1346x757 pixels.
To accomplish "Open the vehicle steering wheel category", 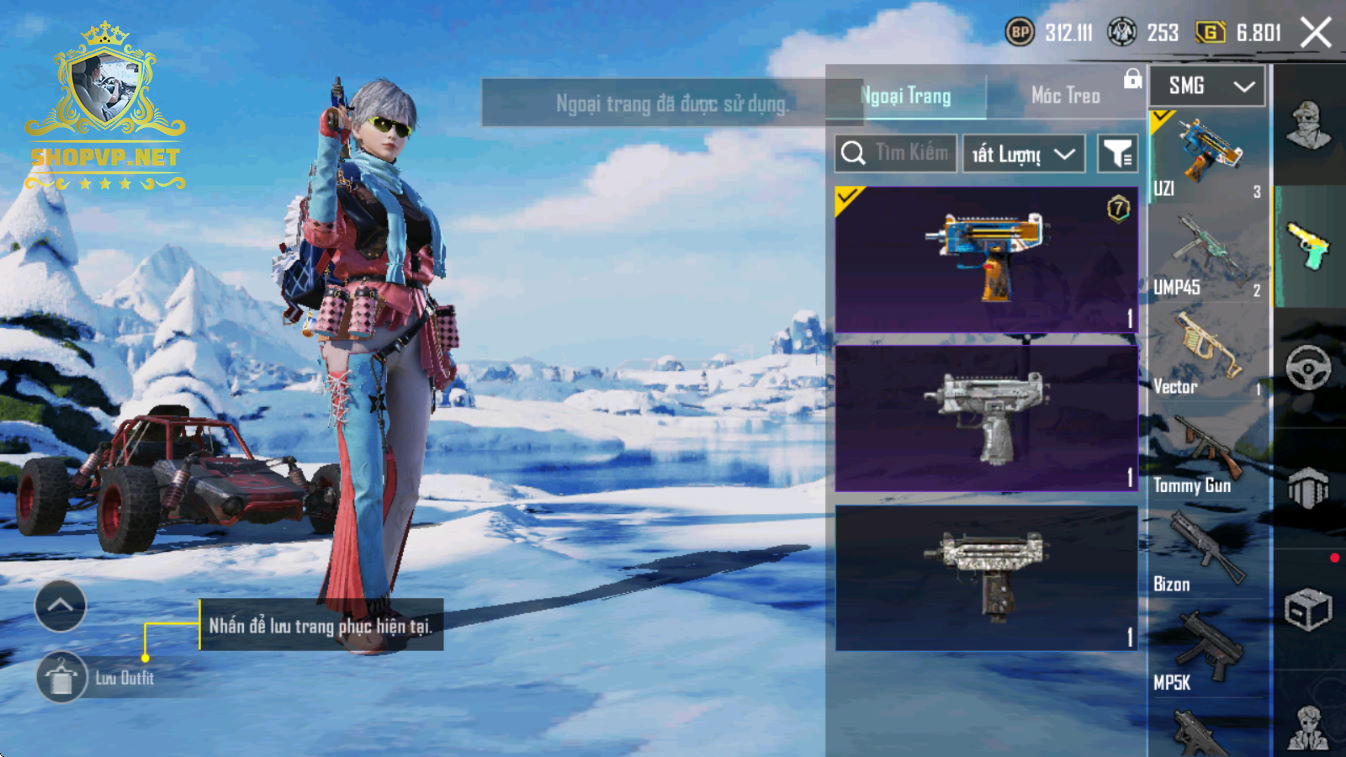I will [1308, 367].
